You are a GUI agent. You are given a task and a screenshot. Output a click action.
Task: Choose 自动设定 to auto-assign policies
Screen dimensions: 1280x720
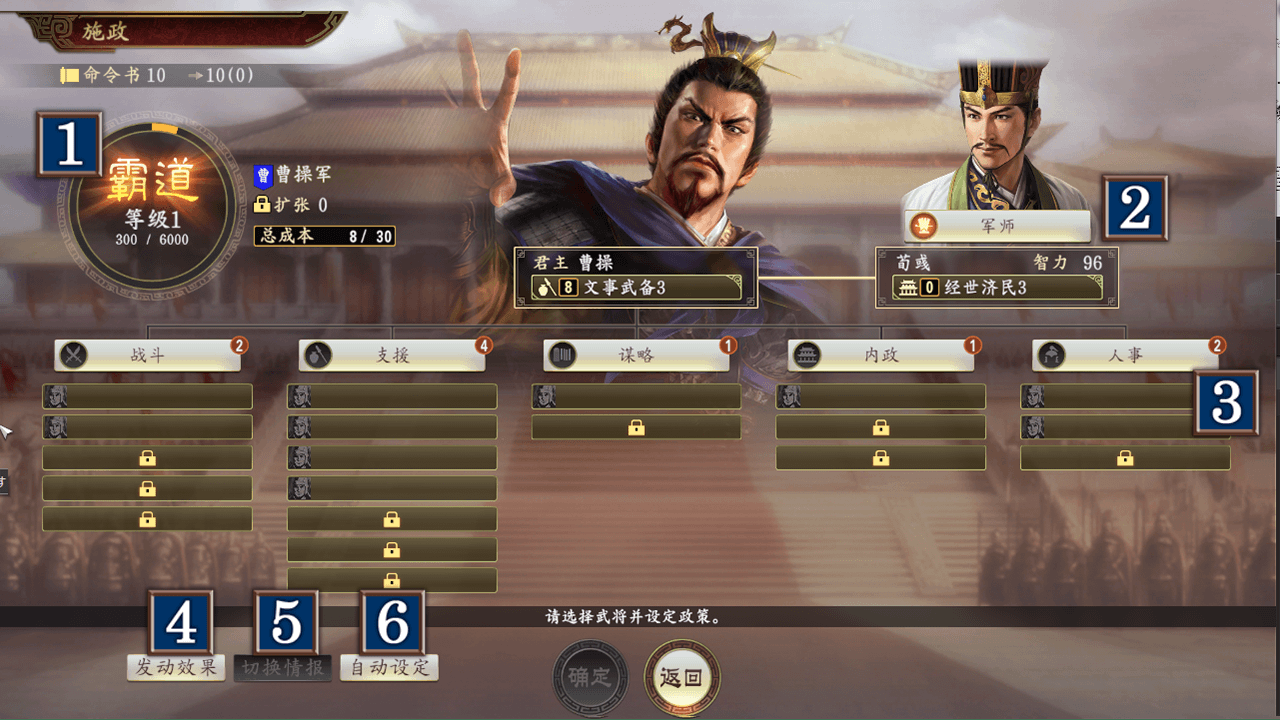pyautogui.click(x=389, y=667)
